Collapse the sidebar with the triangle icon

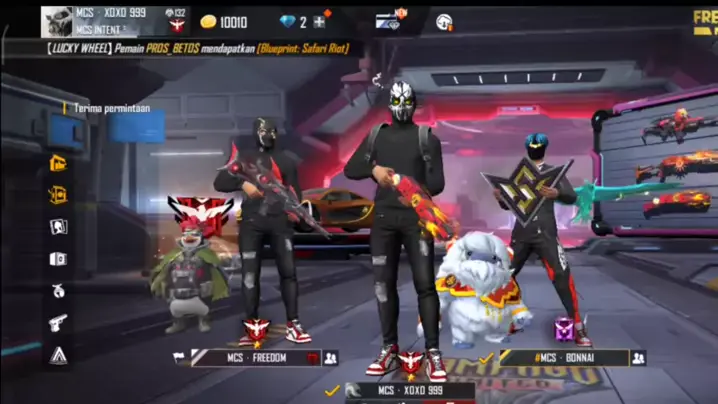pos(58,354)
